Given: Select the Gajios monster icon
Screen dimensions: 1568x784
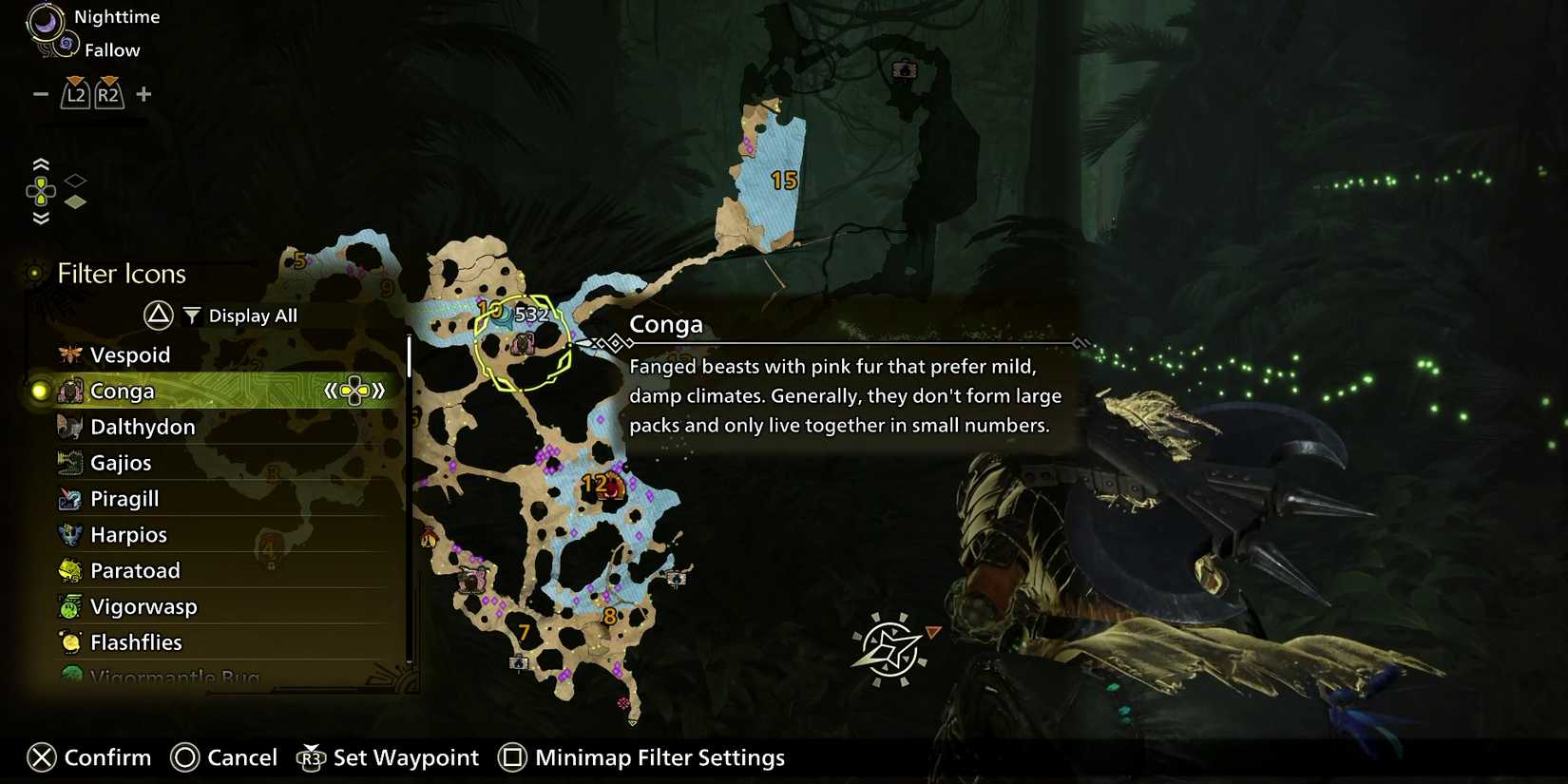Looking at the screenshot, I should (69, 463).
